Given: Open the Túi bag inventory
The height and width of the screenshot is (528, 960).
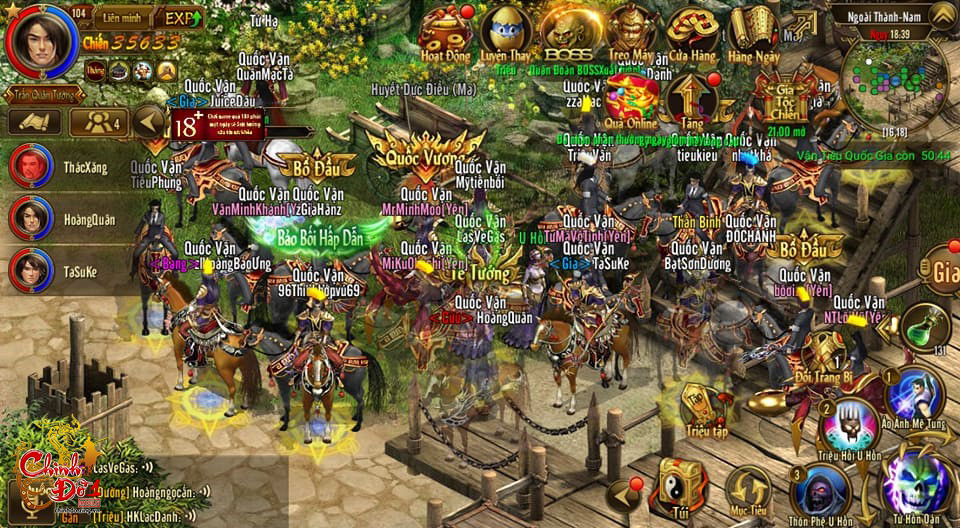Looking at the screenshot, I should (x=683, y=487).
